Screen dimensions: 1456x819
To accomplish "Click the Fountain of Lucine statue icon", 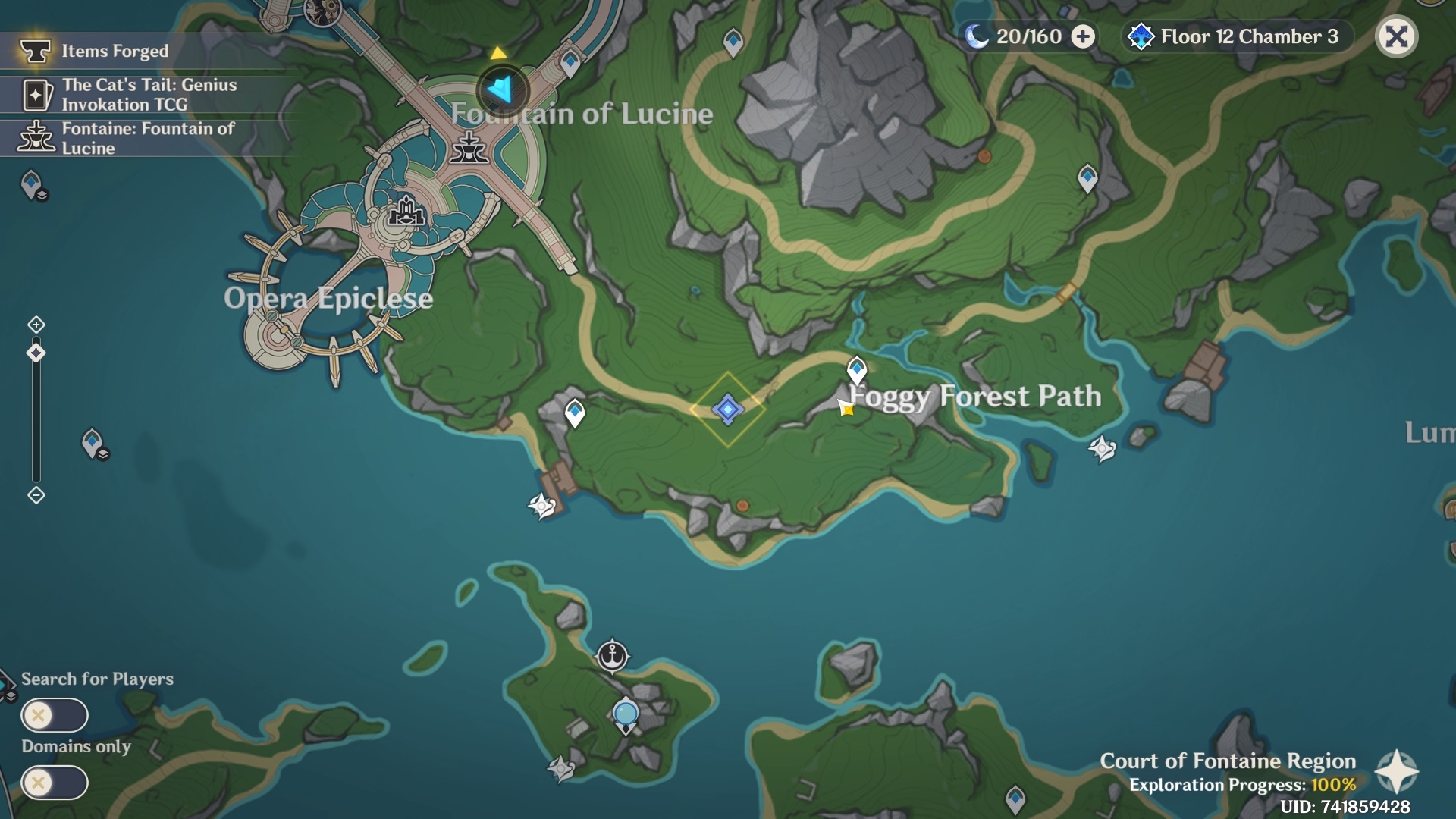I will 469,148.
